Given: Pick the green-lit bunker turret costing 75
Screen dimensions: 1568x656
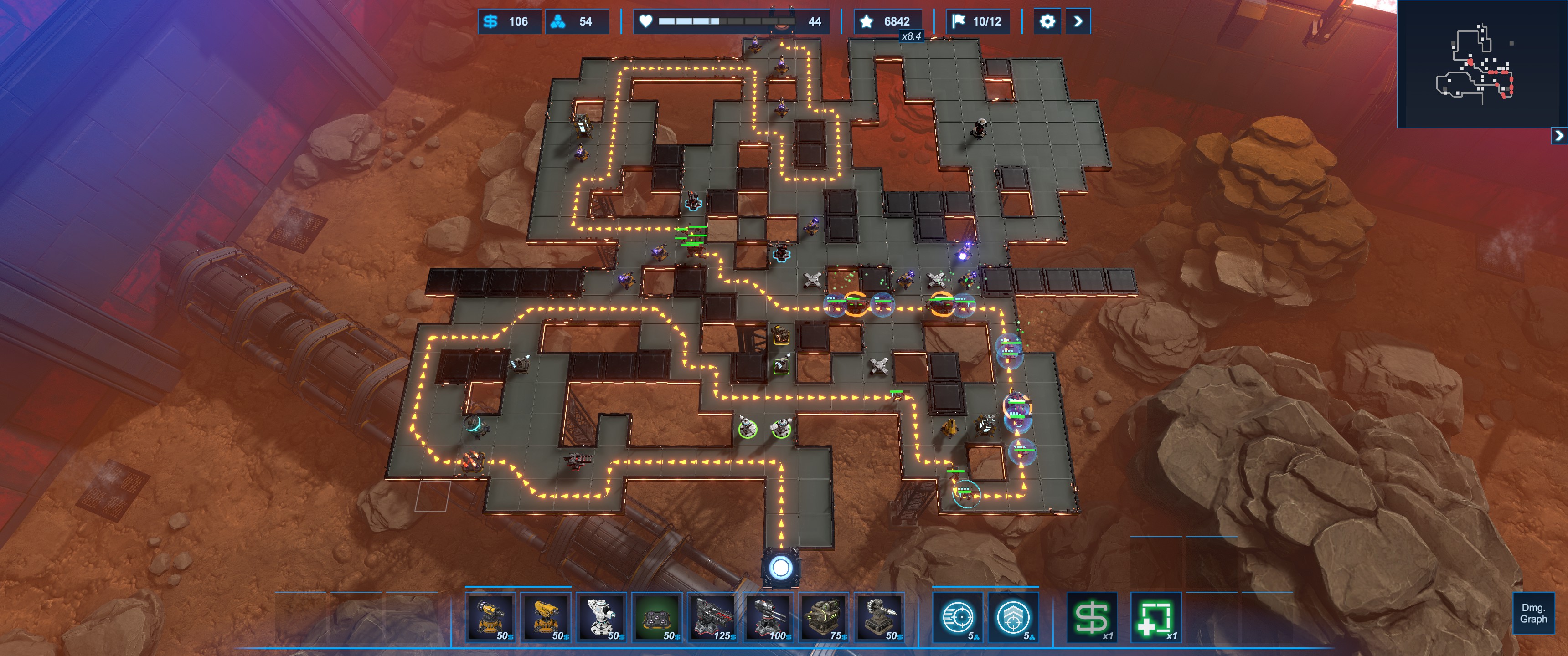Looking at the screenshot, I should pos(823,617).
